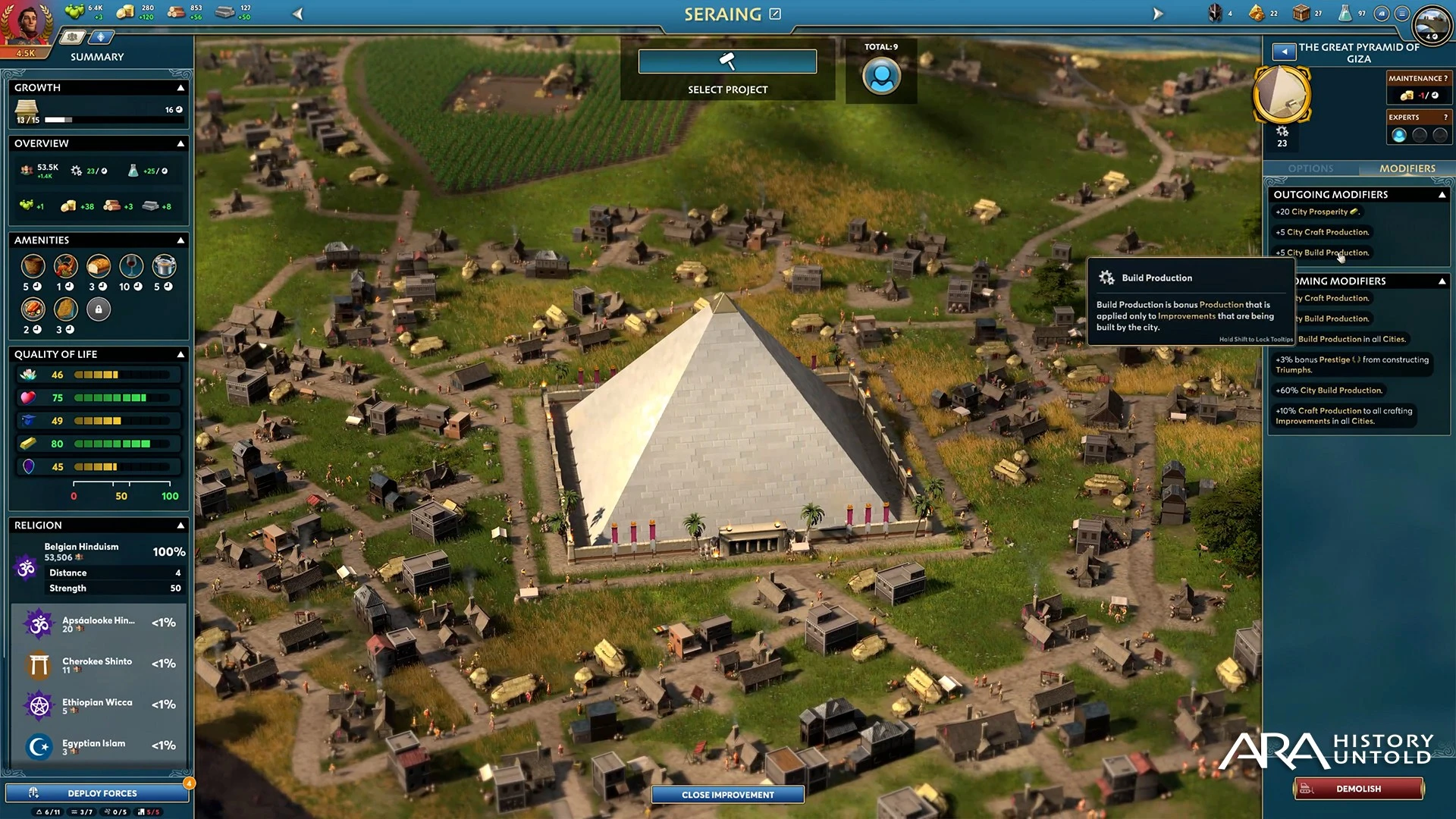
Task: Collapse the Outgoing Modifiers section
Action: (1442, 195)
